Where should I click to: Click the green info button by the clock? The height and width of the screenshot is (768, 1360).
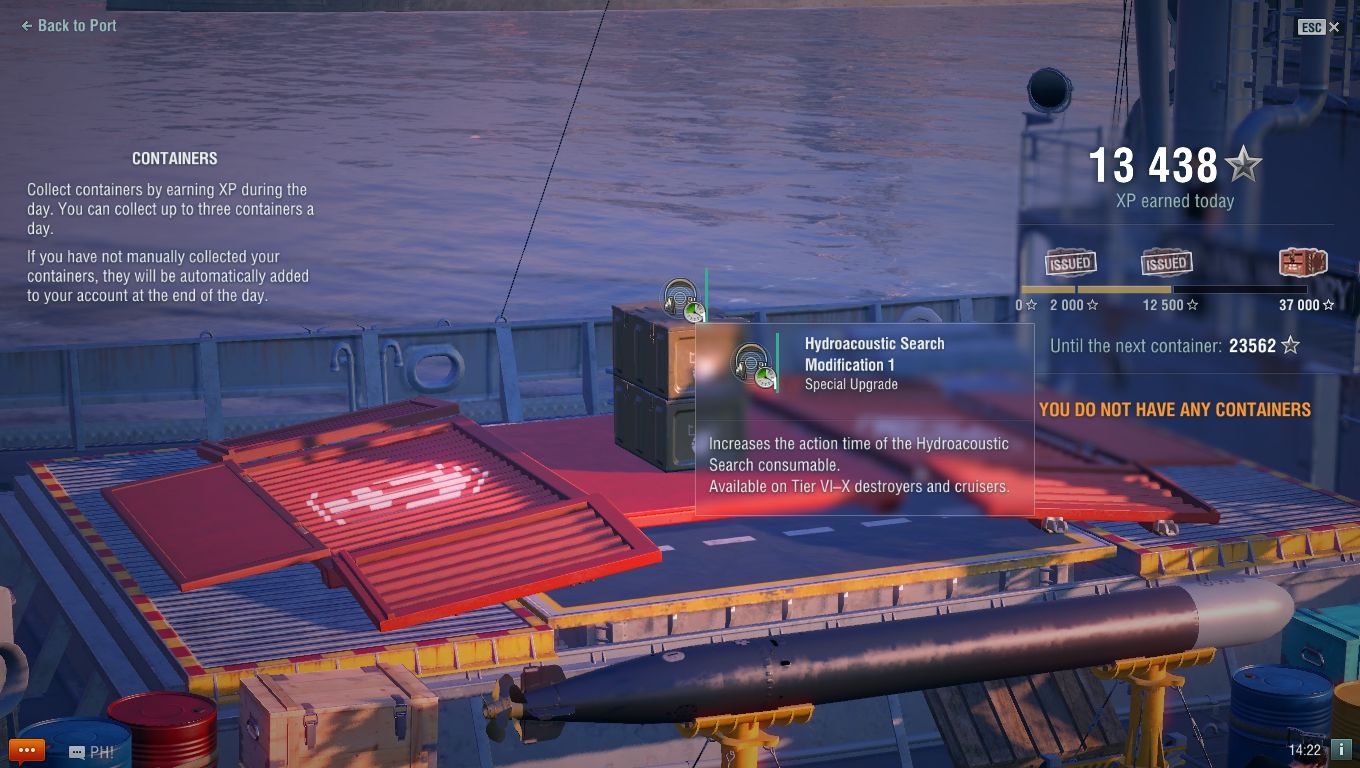(x=1341, y=749)
